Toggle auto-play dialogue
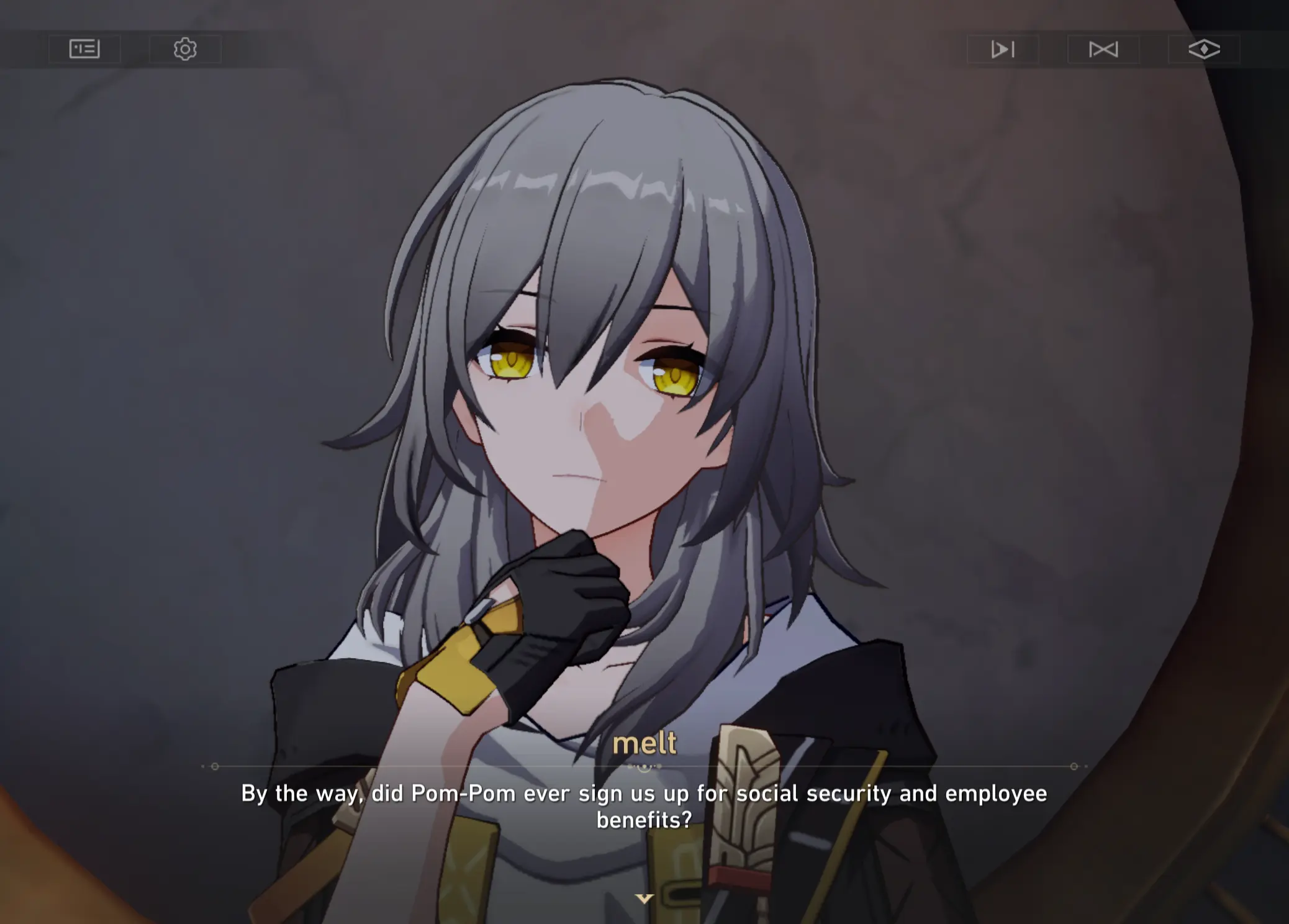Image resolution: width=1289 pixels, height=924 pixels. pyautogui.click(x=1002, y=49)
